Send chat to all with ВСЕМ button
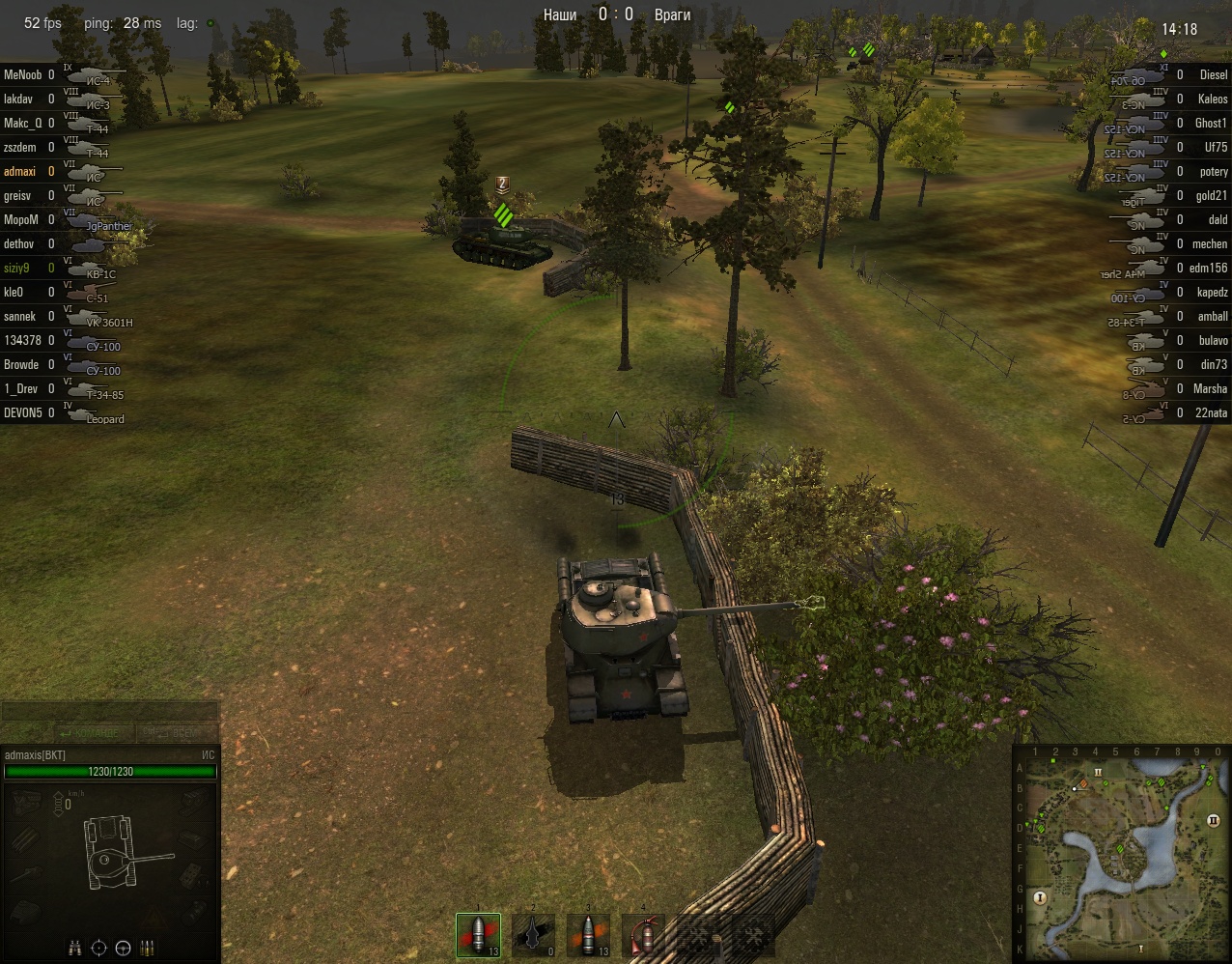1232x964 pixels. [x=175, y=733]
